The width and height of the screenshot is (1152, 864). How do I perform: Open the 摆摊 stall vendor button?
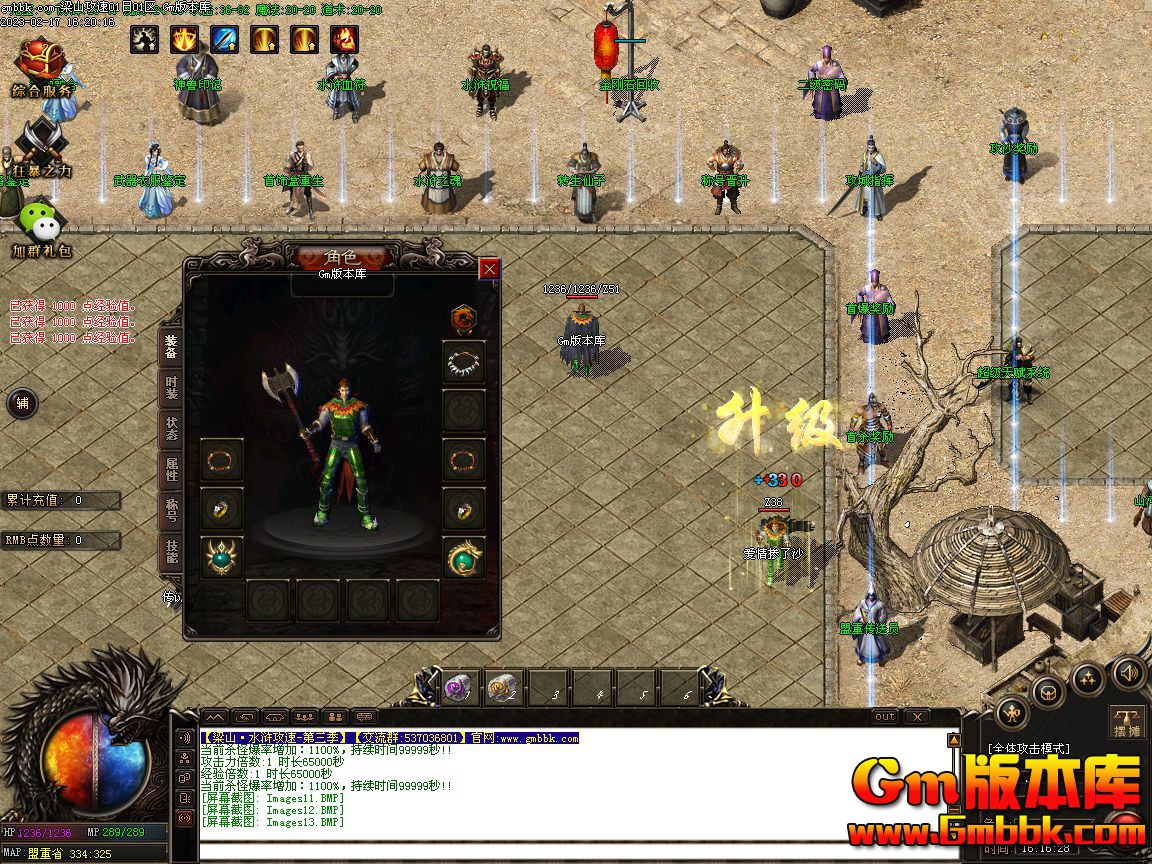pyautogui.click(x=1128, y=722)
